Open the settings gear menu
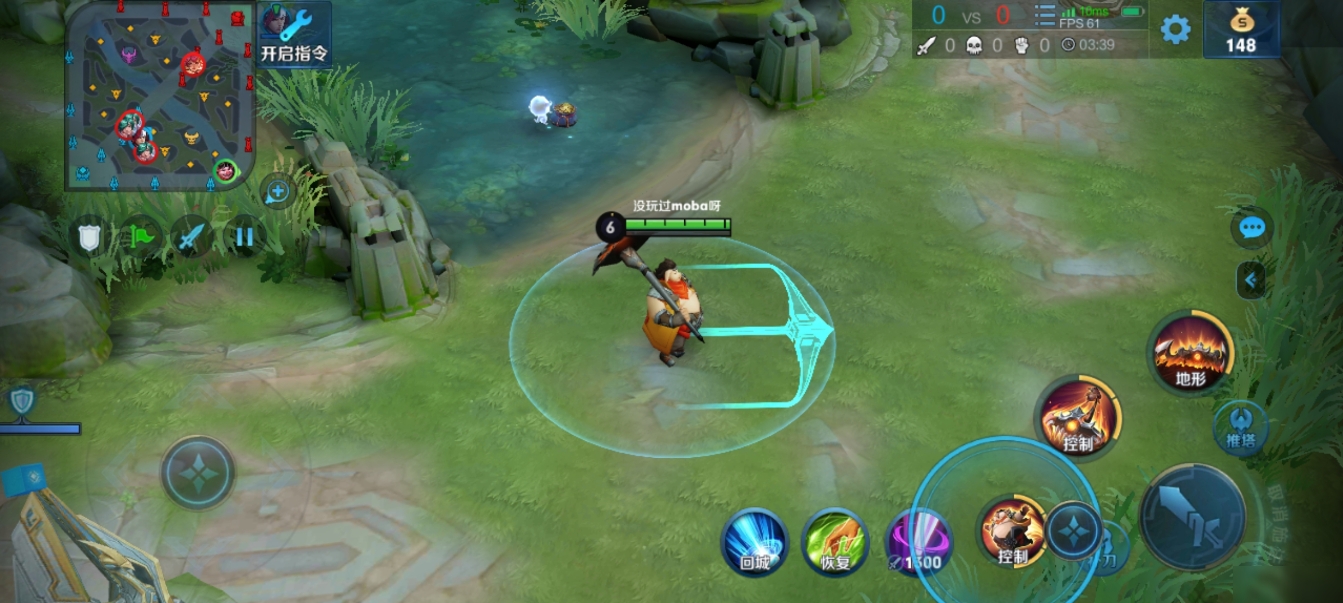The width and height of the screenshot is (1343, 603). (x=1175, y=29)
